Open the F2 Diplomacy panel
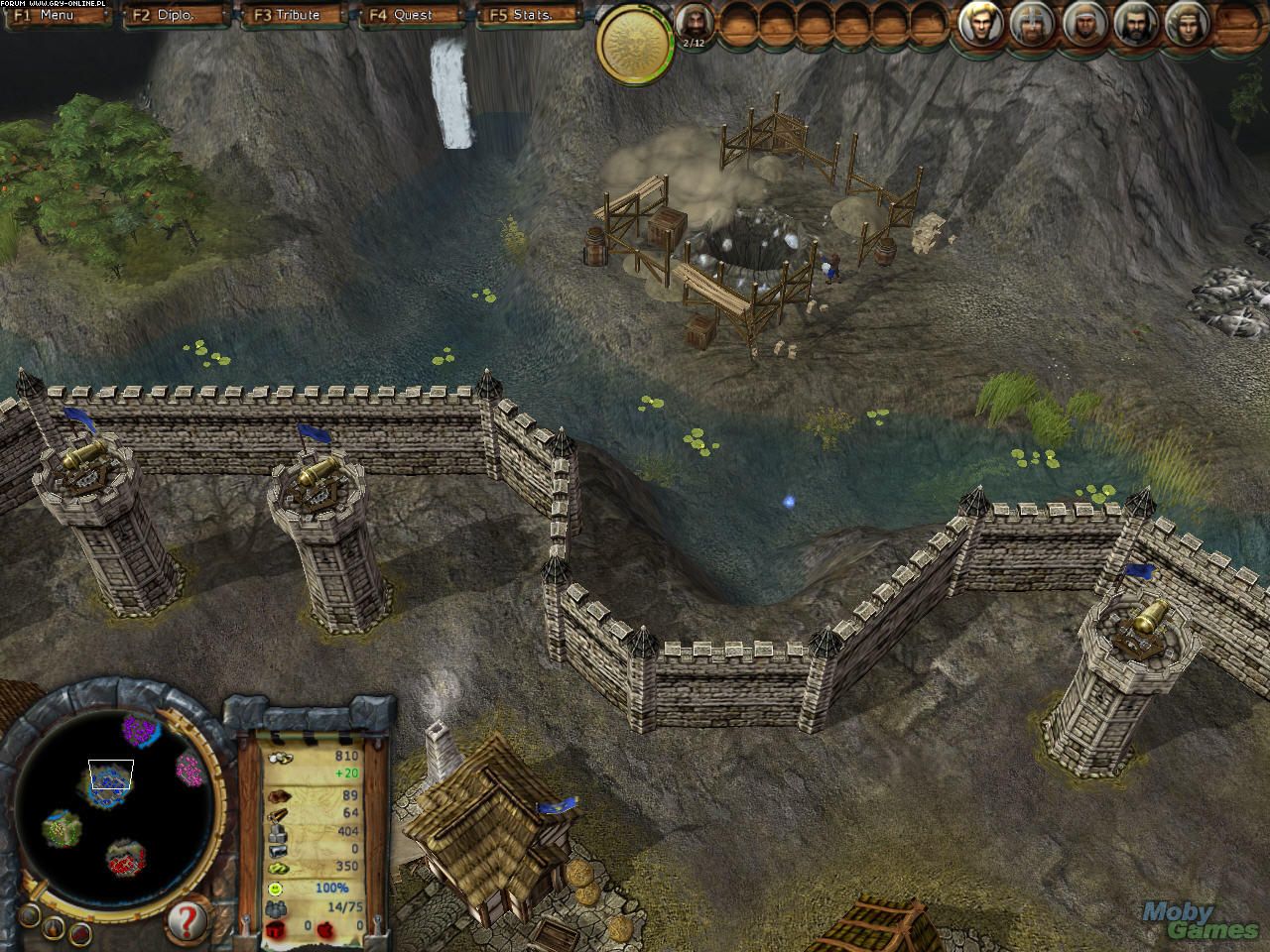 click(177, 15)
